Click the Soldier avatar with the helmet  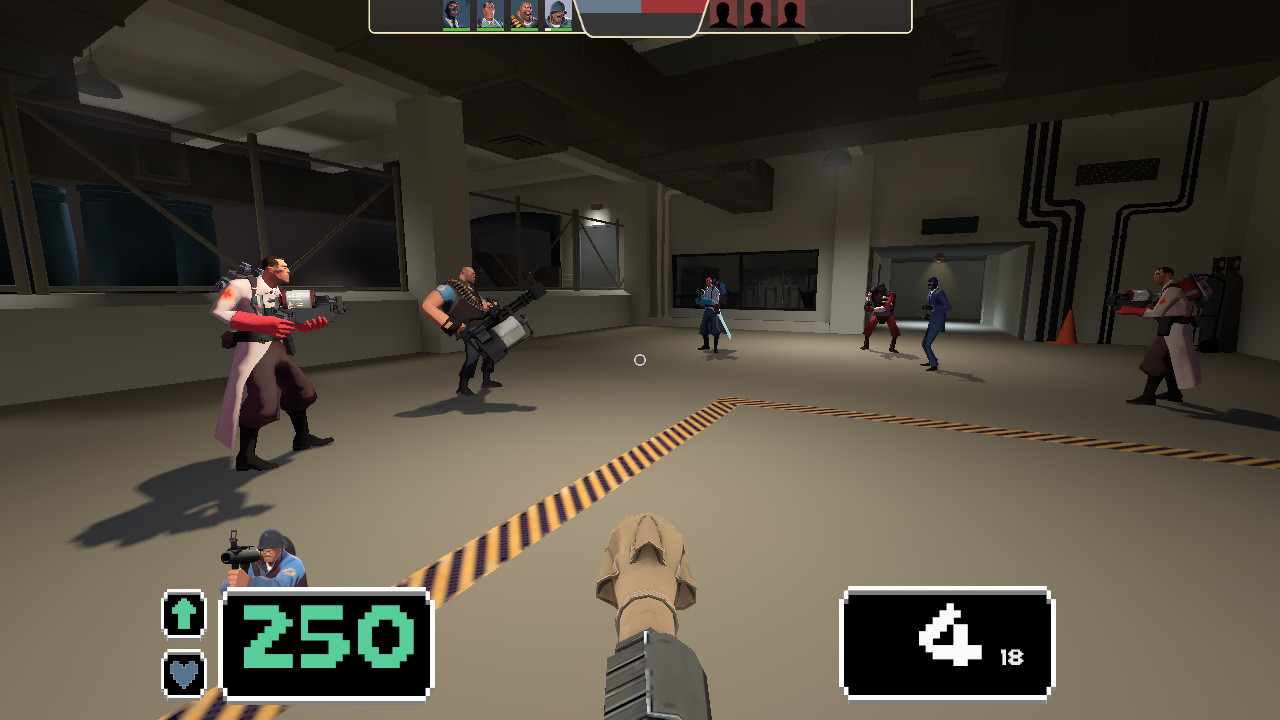tap(558, 15)
